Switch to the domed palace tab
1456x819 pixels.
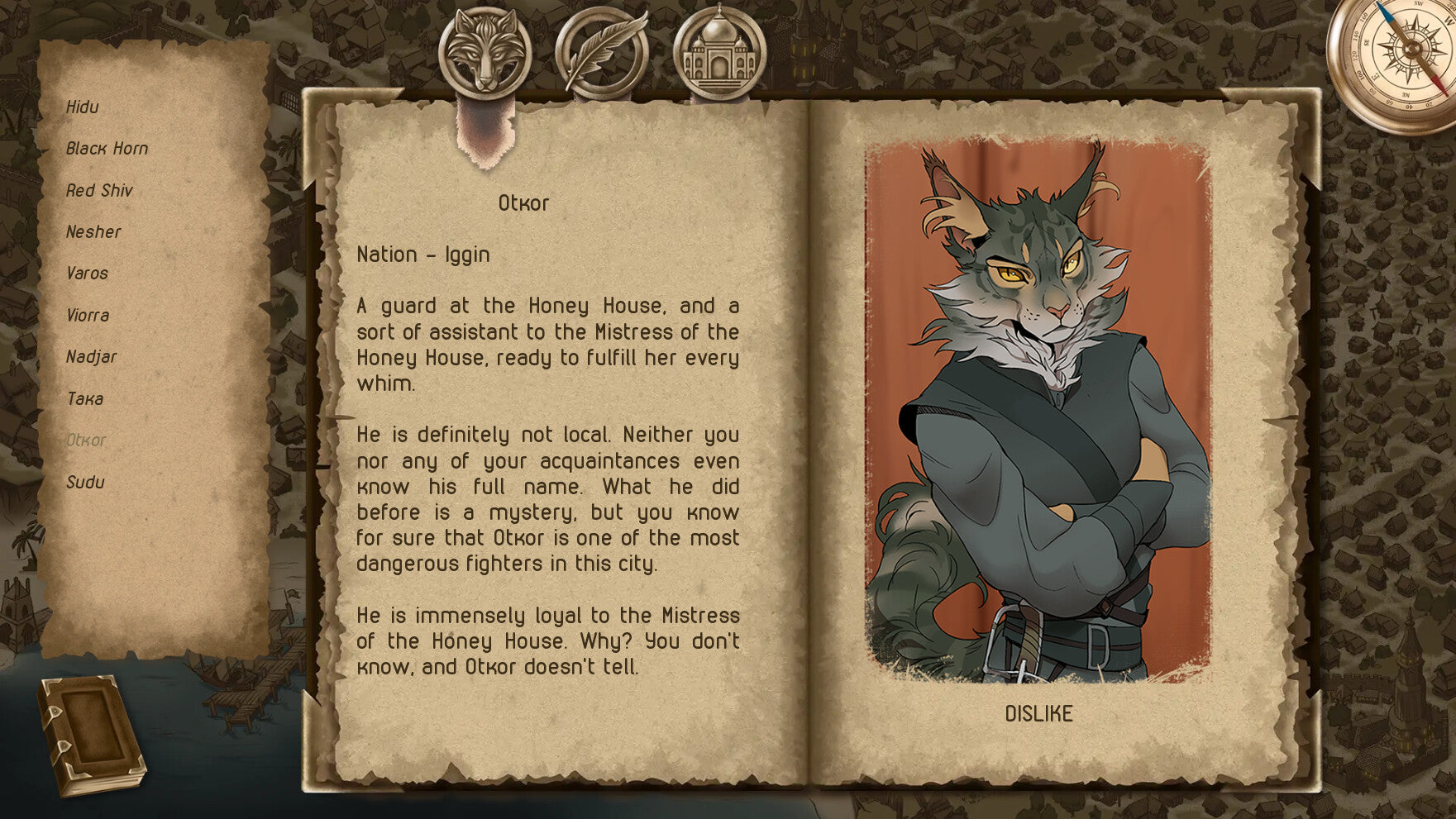coord(719,52)
